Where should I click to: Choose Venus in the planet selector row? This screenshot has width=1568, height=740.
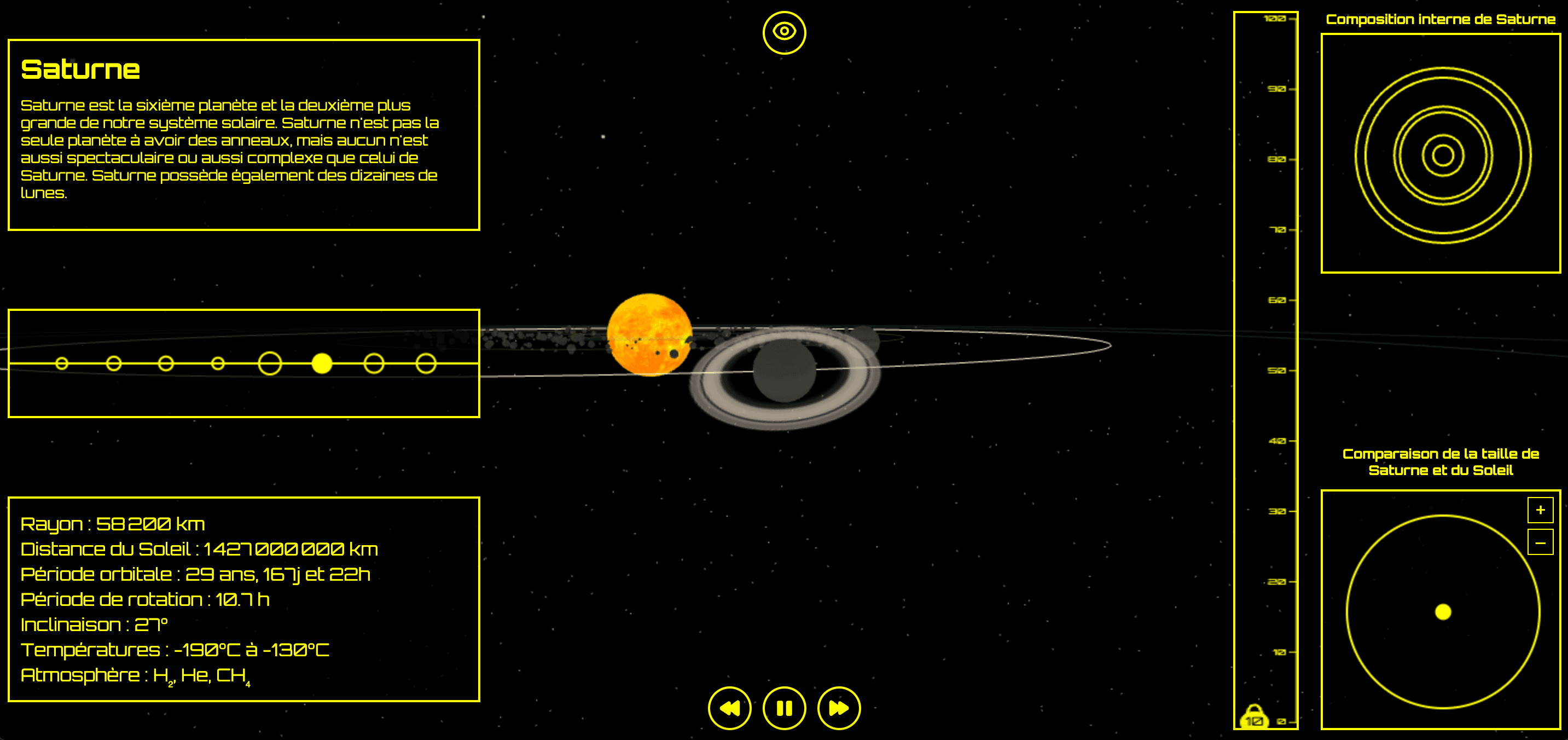pos(114,363)
